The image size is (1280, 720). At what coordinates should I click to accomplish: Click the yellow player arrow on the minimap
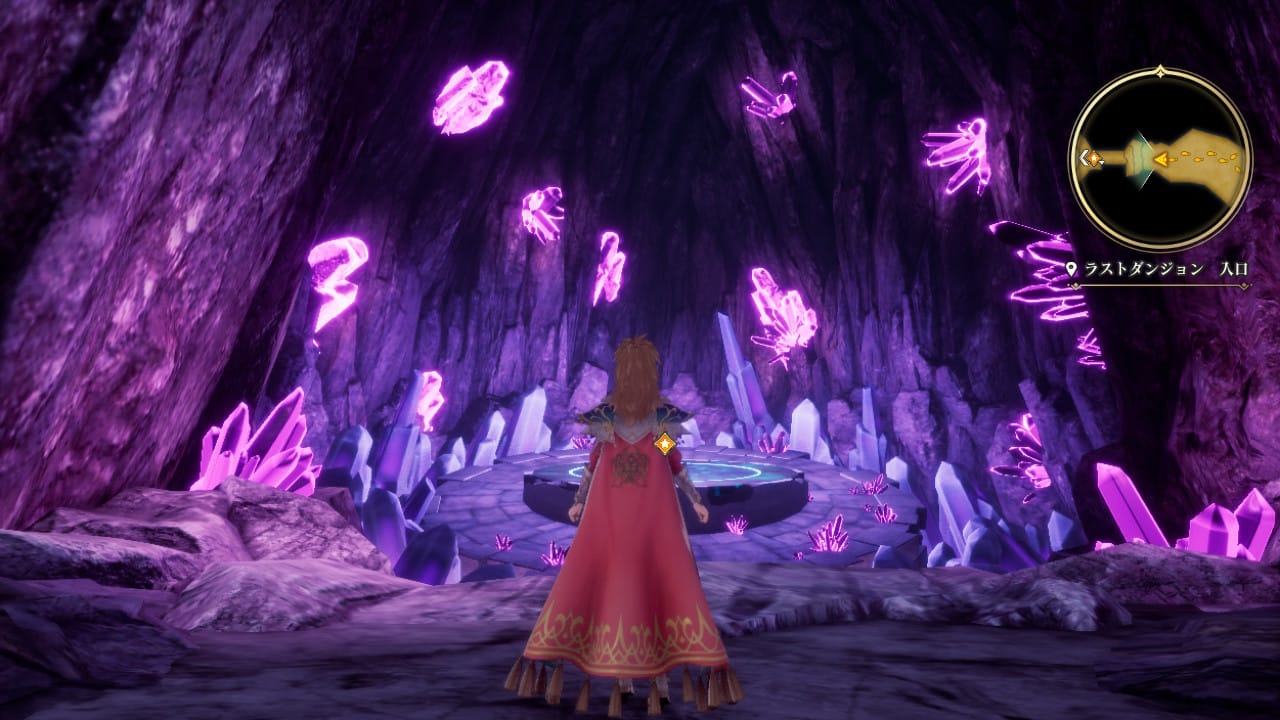pyautogui.click(x=1162, y=158)
